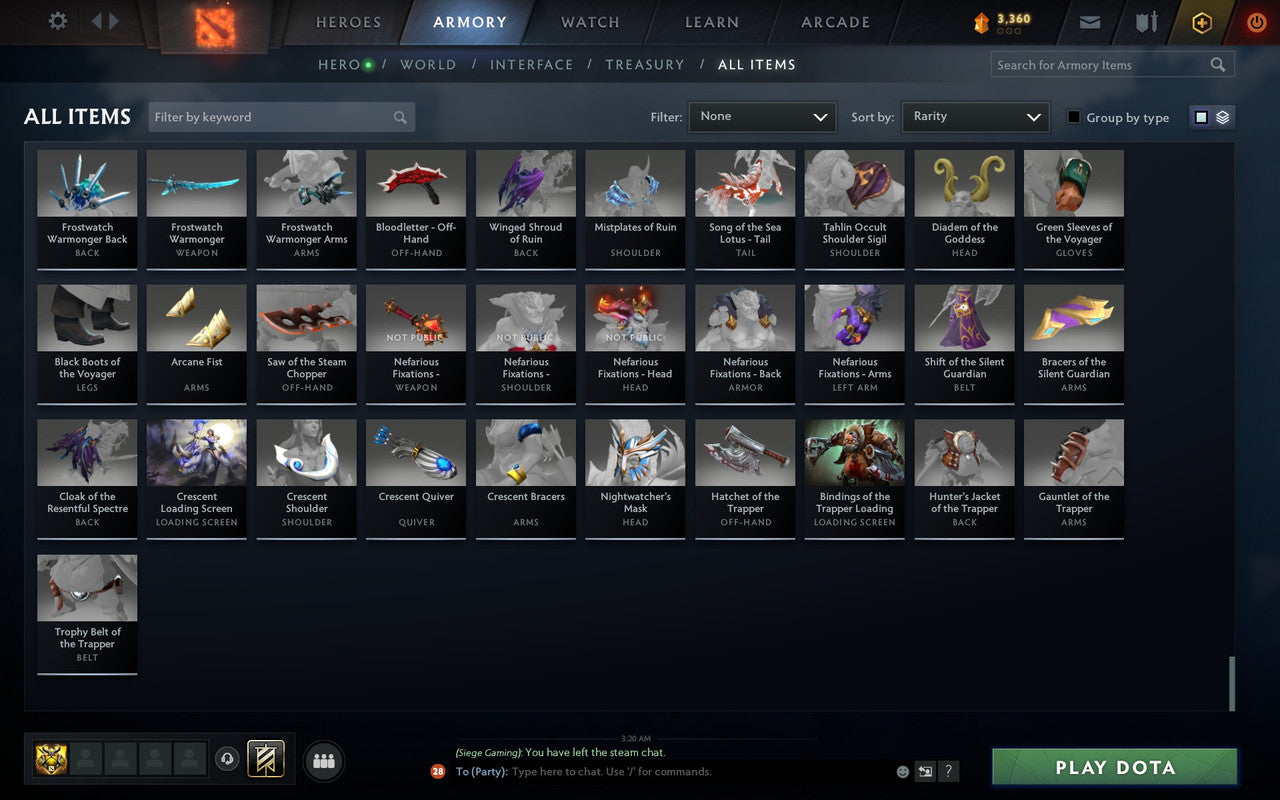Select the TREASURY menu item
This screenshot has height=800, width=1280.
pyautogui.click(x=645, y=64)
